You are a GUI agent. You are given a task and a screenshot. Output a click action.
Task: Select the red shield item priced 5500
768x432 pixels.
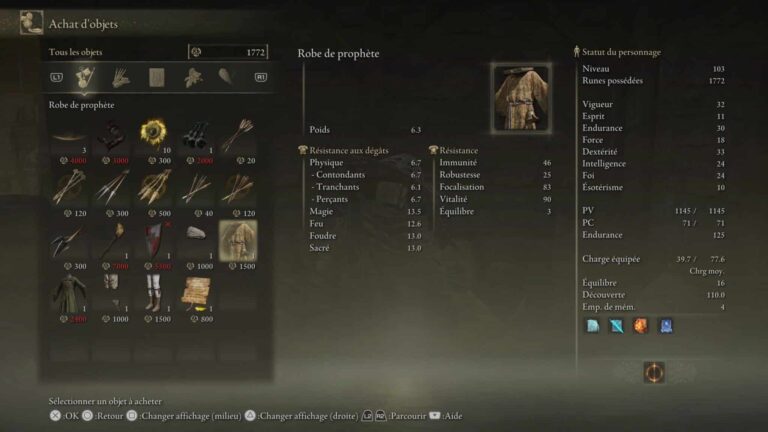point(153,241)
